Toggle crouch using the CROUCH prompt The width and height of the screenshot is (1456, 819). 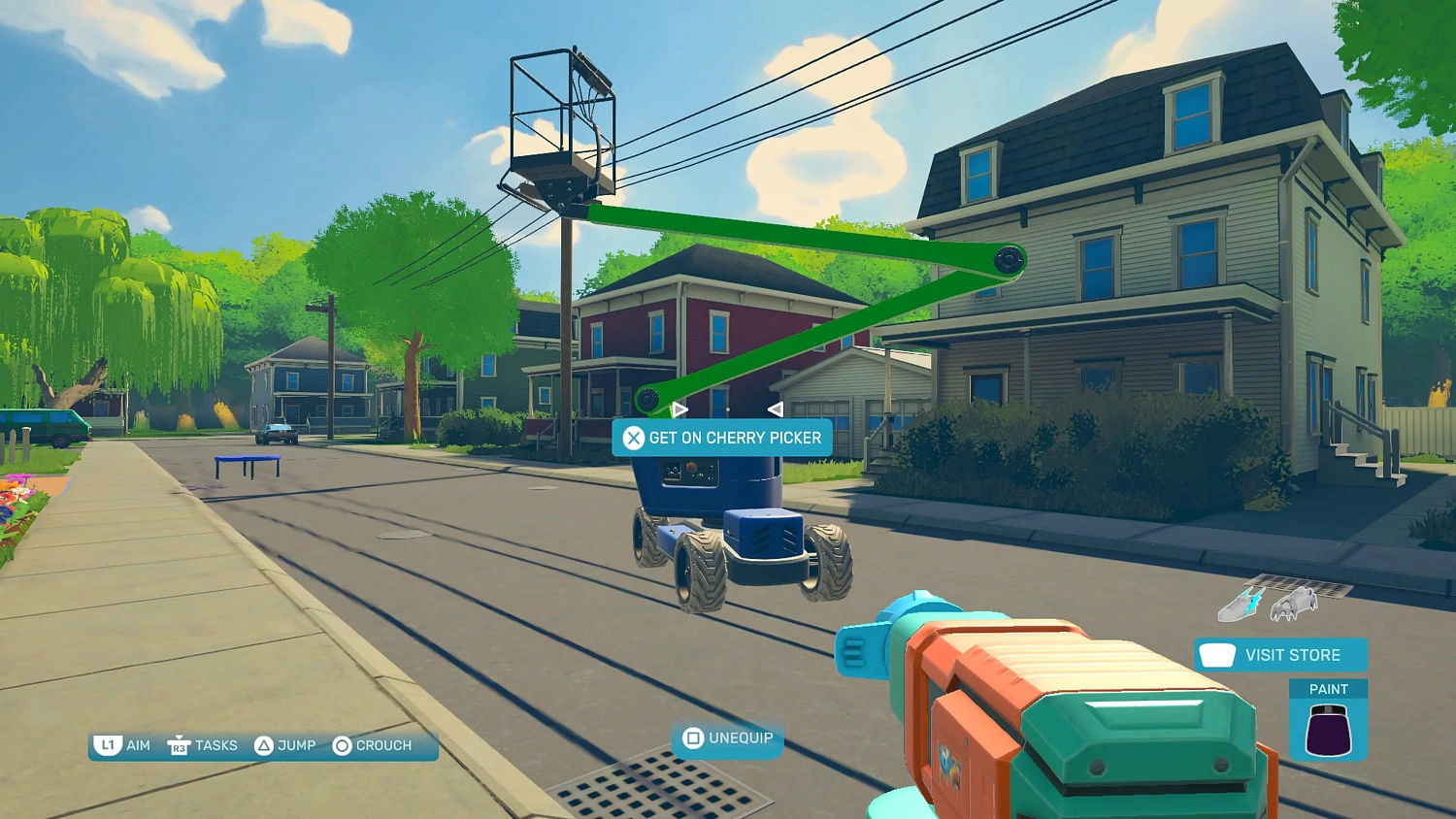pos(382,745)
